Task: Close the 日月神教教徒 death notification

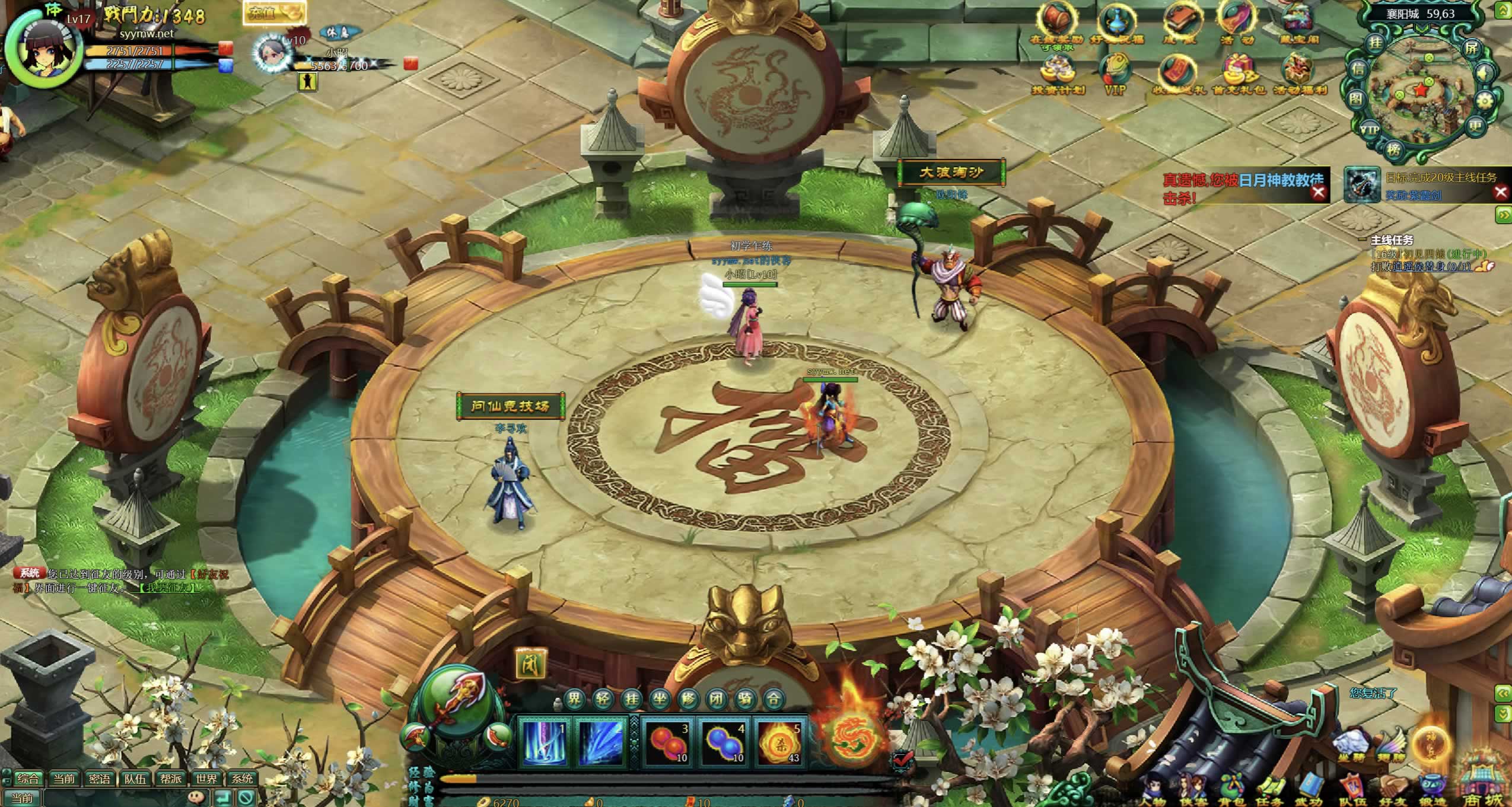Action: [1318, 192]
